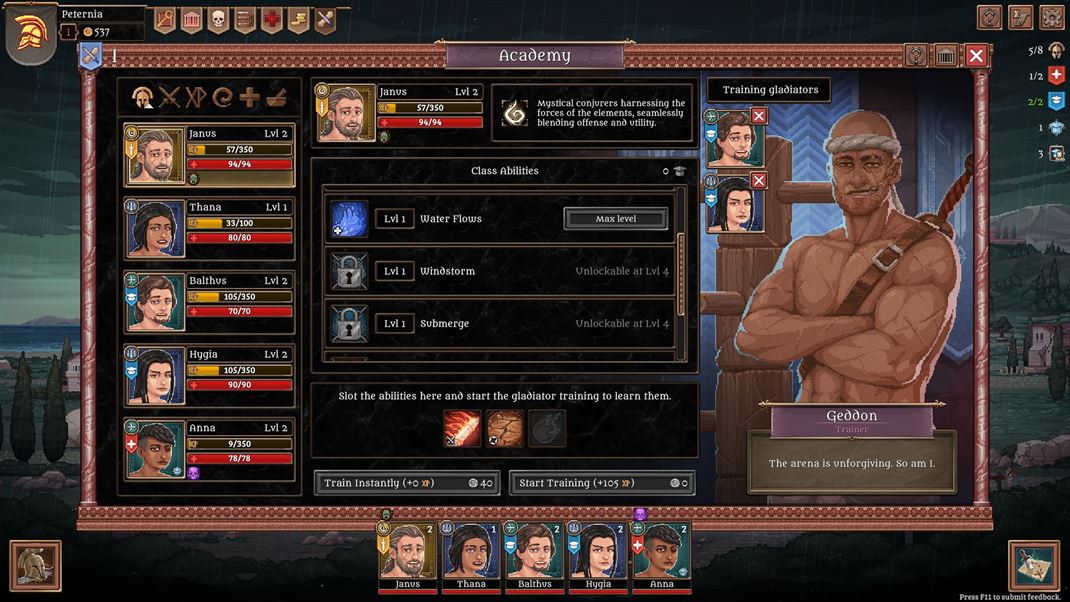Open the city map button
This screenshot has width=1070, height=602.
coord(1034,566)
